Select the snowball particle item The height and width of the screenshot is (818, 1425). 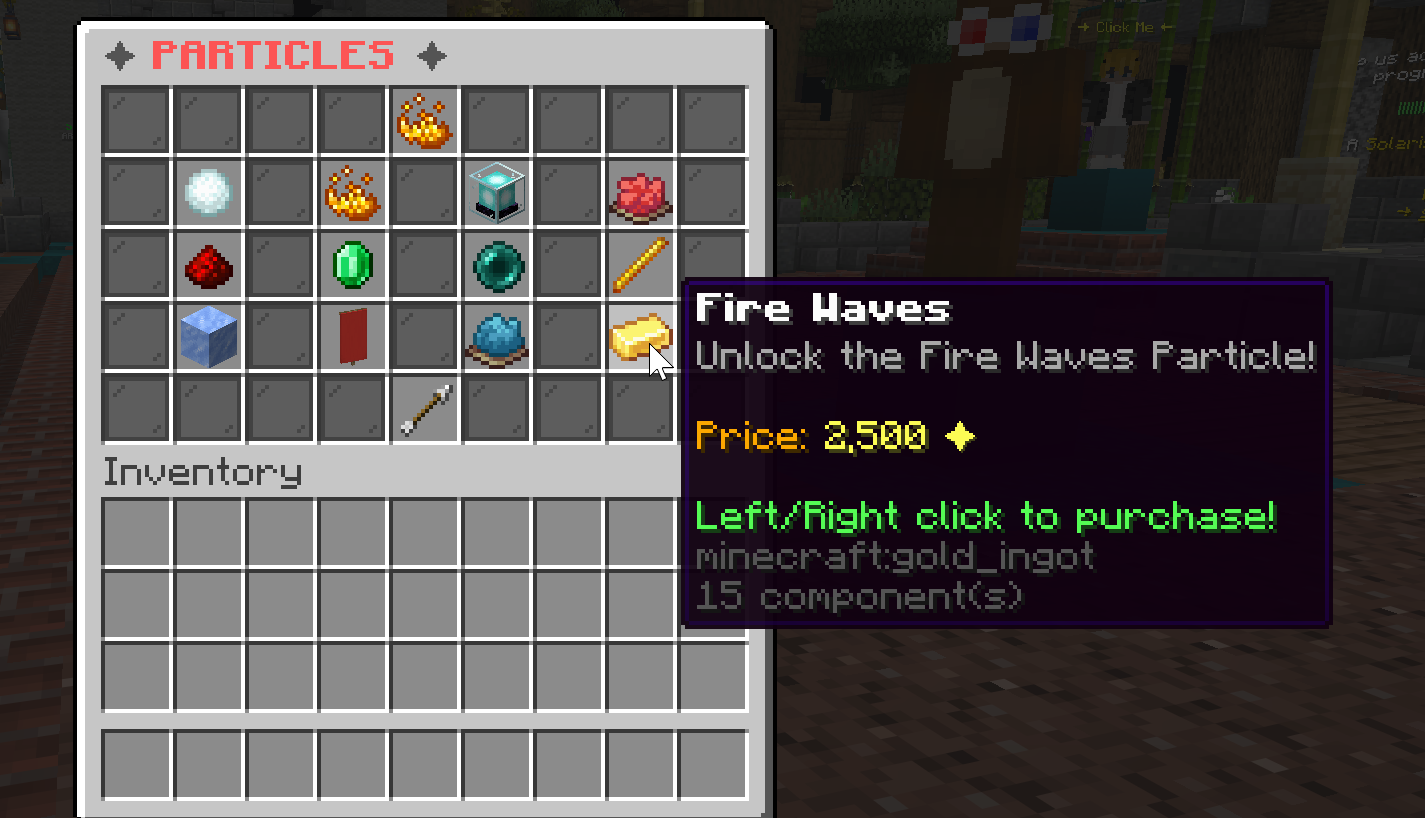208,193
